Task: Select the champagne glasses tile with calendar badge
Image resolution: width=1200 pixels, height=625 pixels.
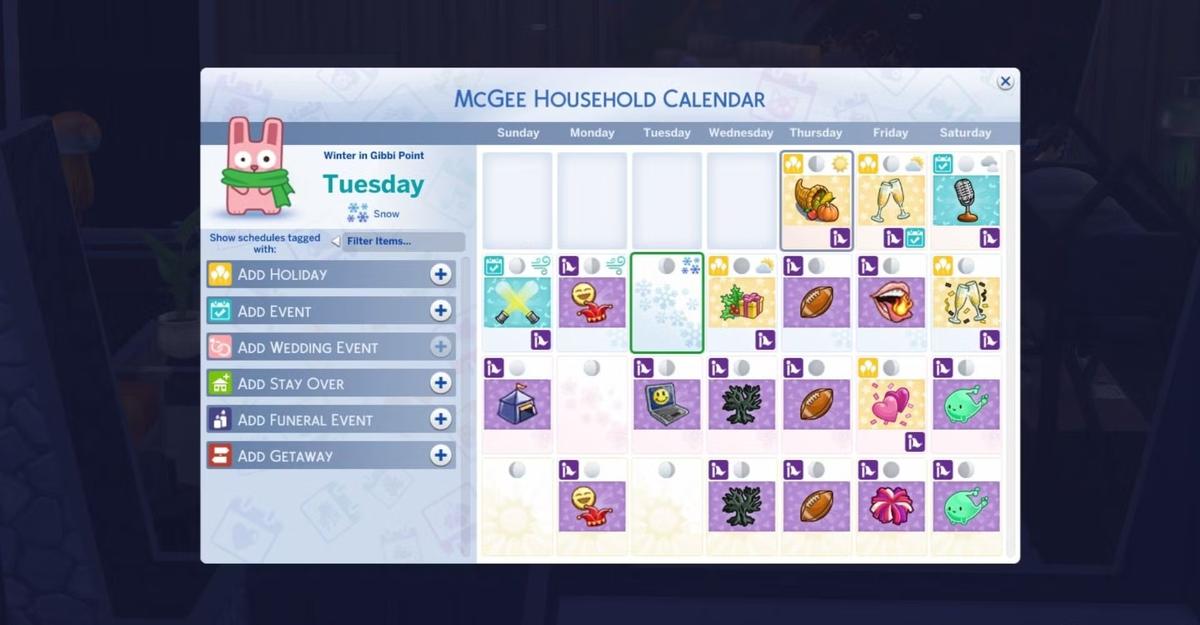Action: coord(891,200)
